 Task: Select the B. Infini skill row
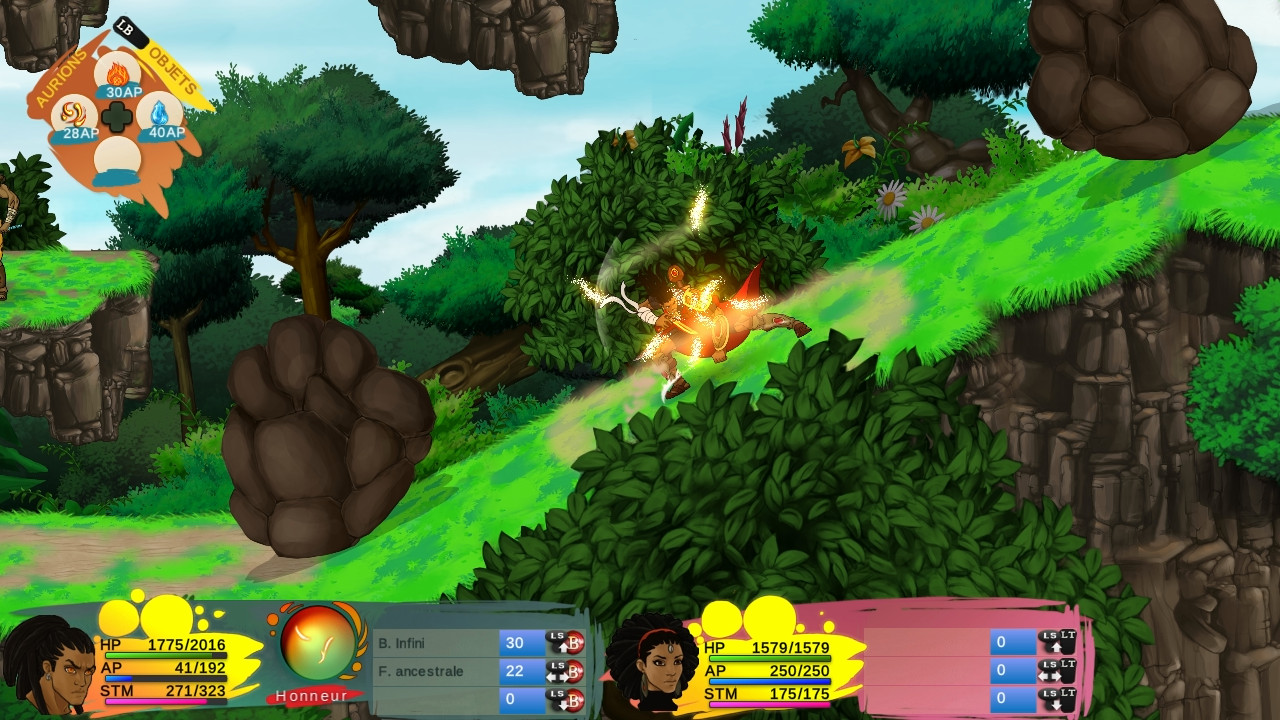[x=436, y=643]
